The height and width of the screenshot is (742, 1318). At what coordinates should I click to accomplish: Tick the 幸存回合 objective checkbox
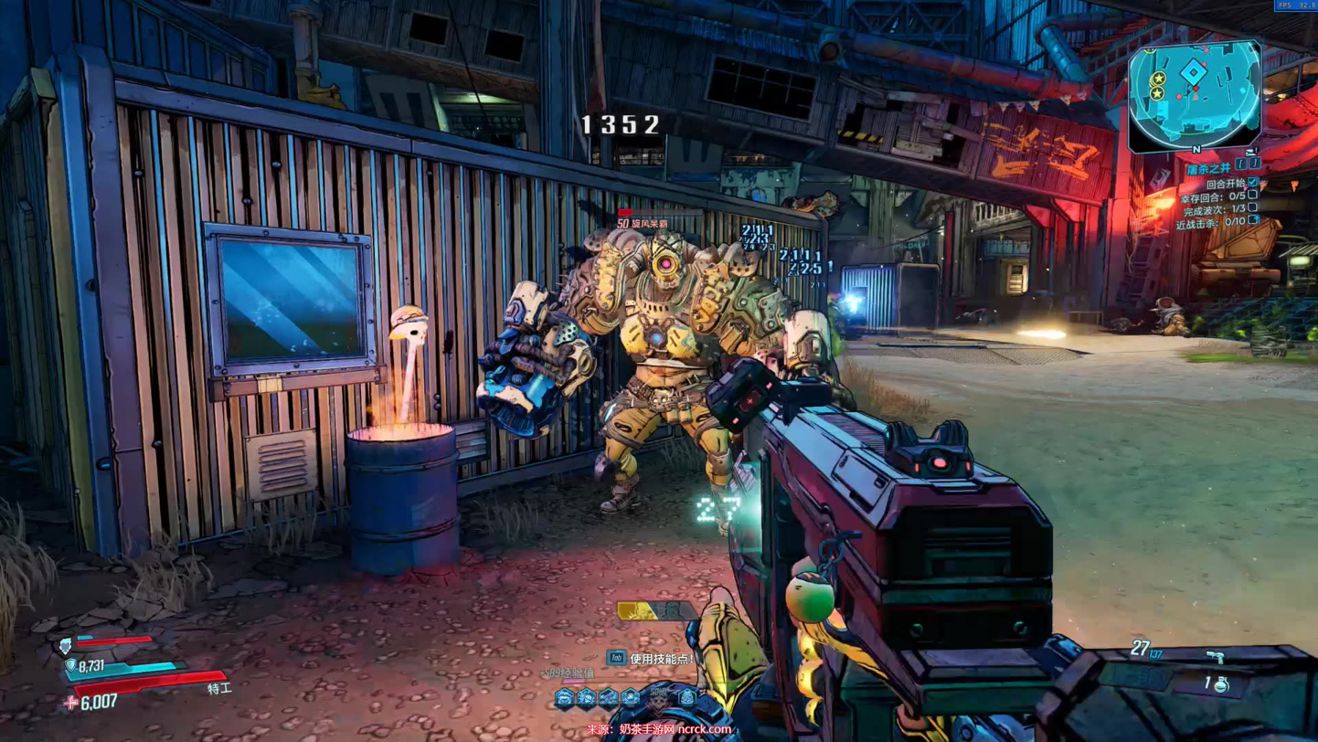pyautogui.click(x=1254, y=196)
